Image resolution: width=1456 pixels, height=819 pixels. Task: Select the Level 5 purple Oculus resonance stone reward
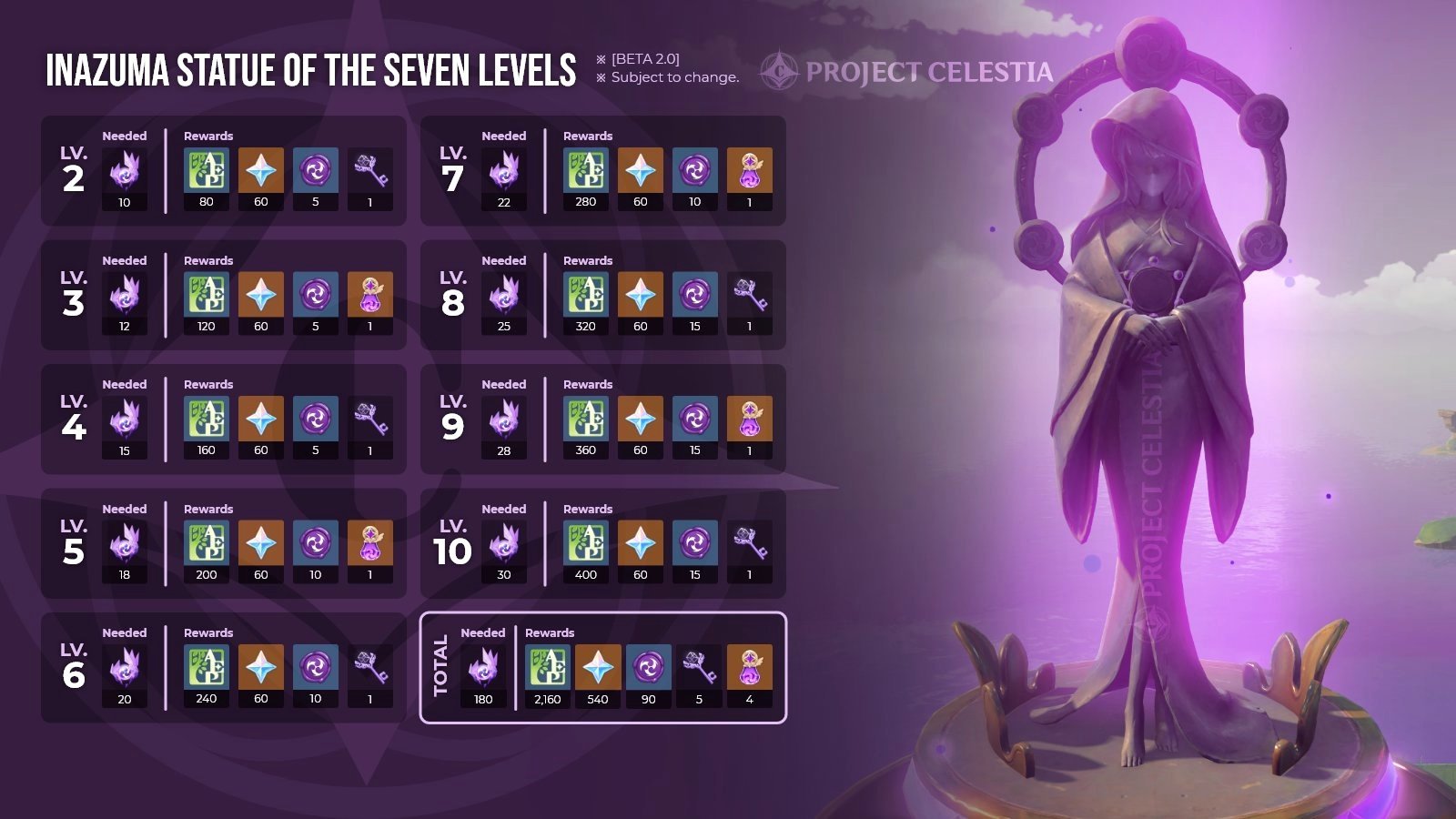pyautogui.click(x=370, y=543)
